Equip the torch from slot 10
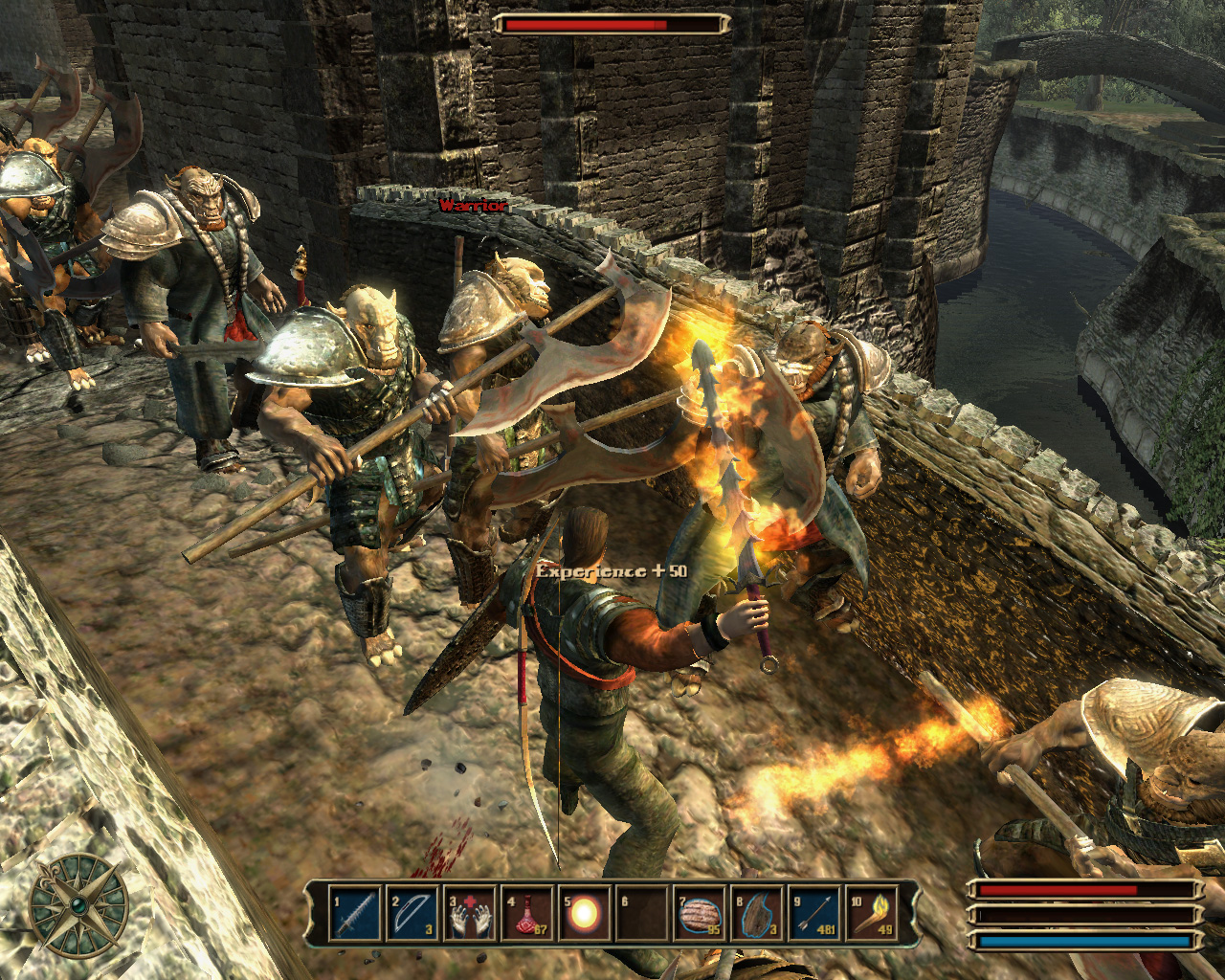 (872, 916)
